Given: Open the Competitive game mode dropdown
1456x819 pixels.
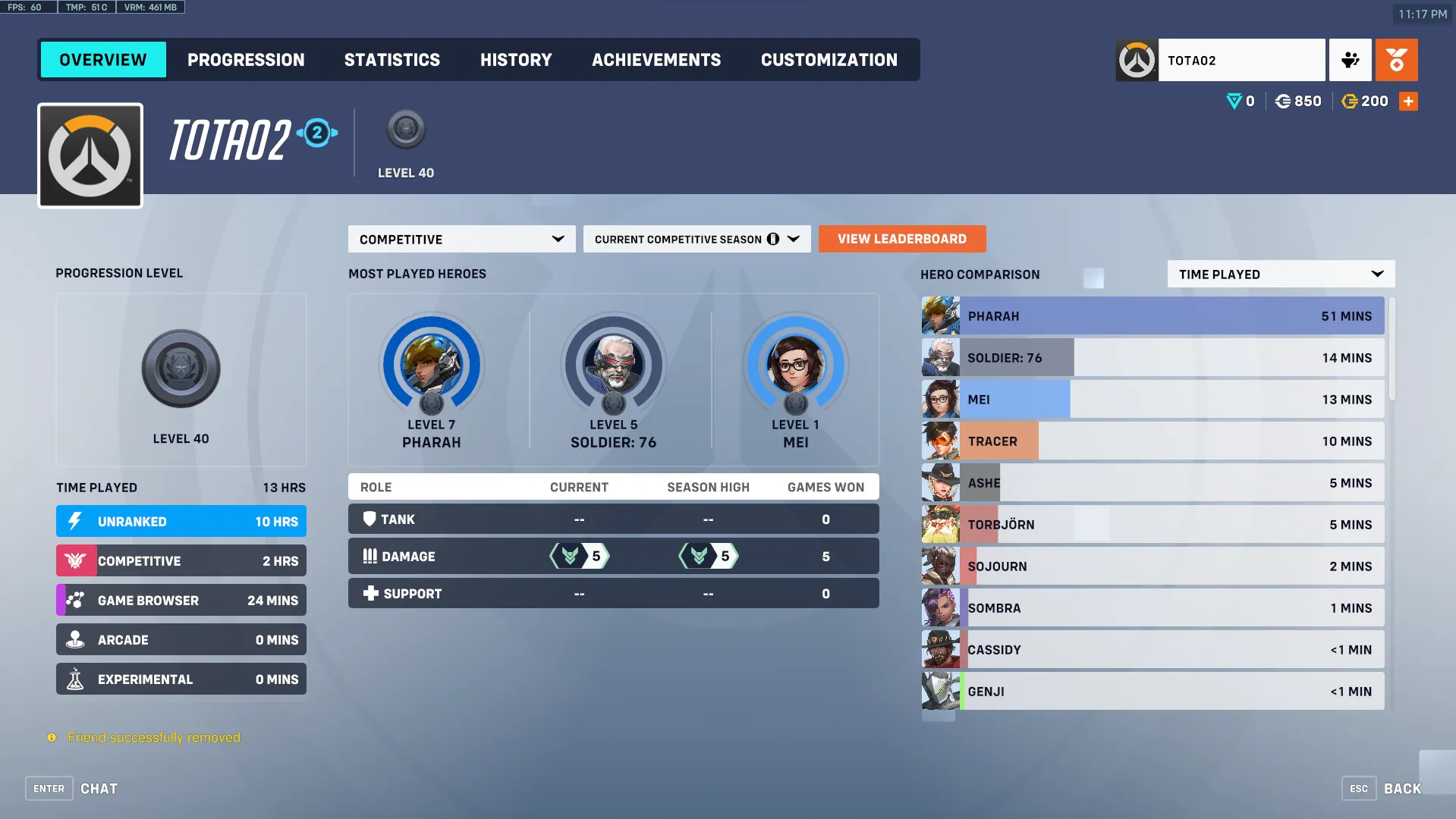Looking at the screenshot, I should tap(461, 239).
